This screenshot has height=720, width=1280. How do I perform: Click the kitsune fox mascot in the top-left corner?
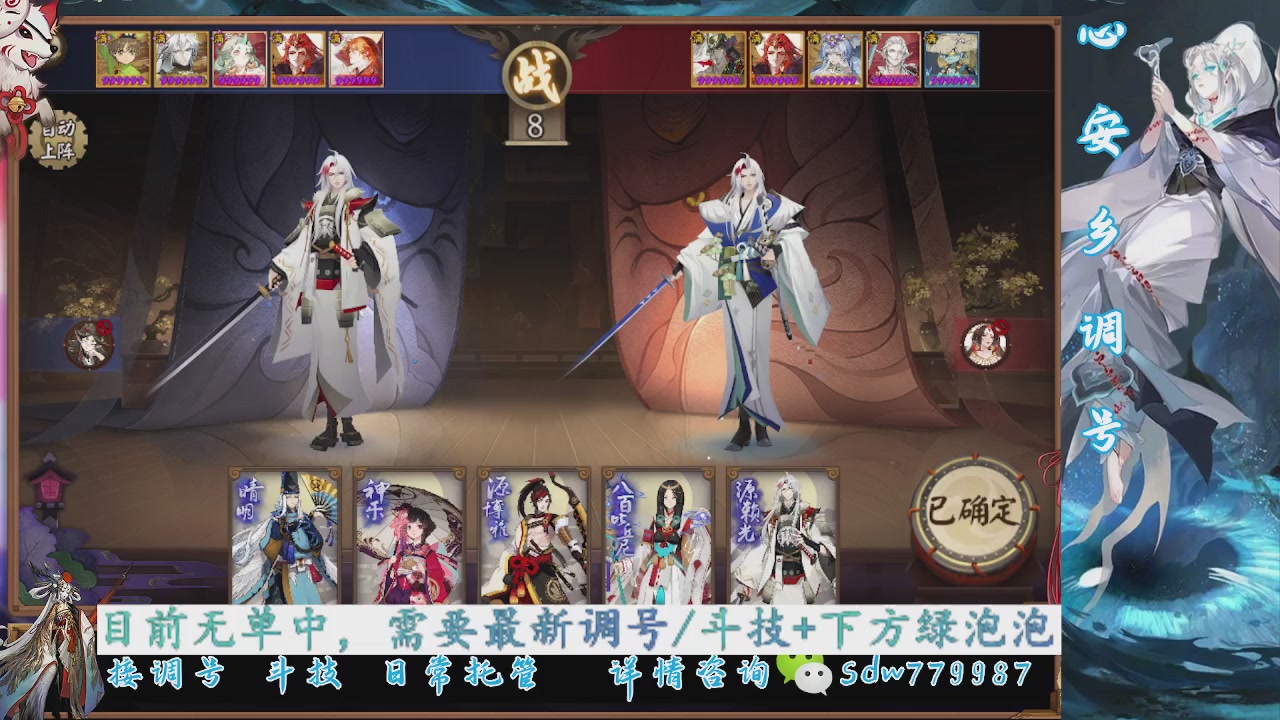30,45
